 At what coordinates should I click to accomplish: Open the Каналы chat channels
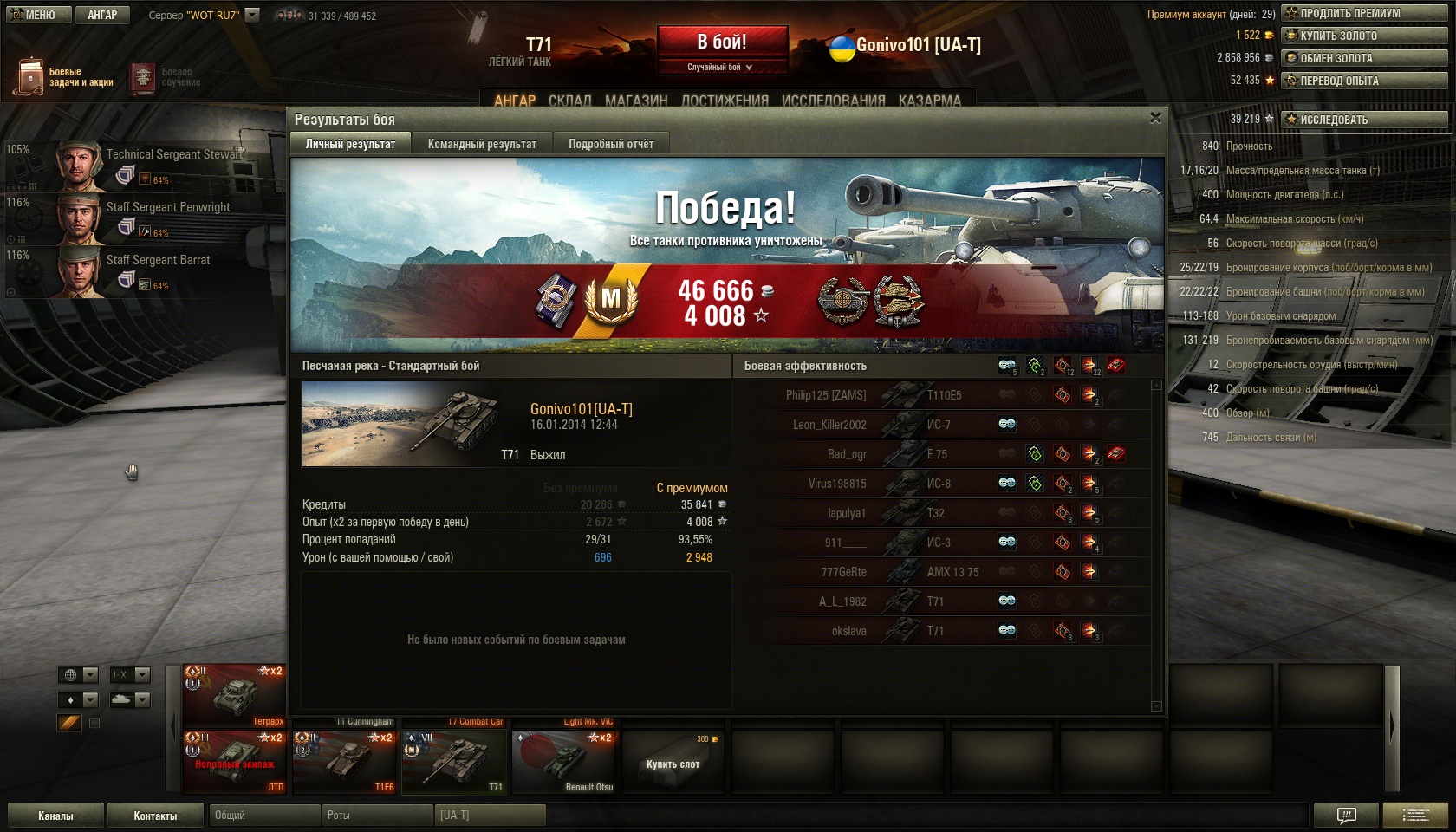[x=55, y=816]
